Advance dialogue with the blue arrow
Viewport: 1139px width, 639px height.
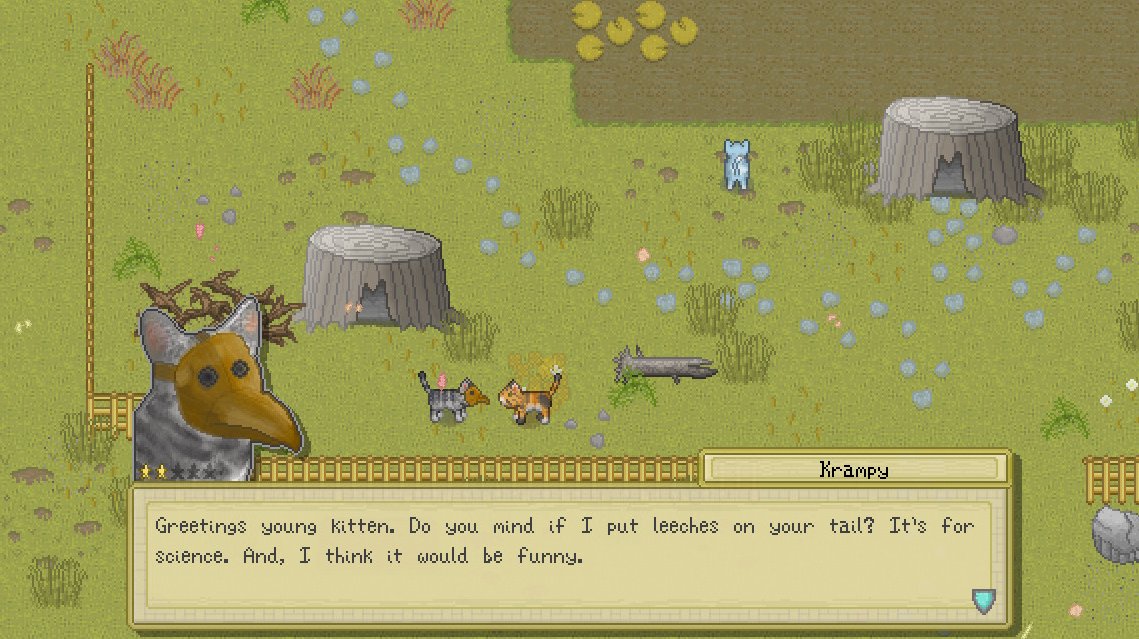[984, 600]
